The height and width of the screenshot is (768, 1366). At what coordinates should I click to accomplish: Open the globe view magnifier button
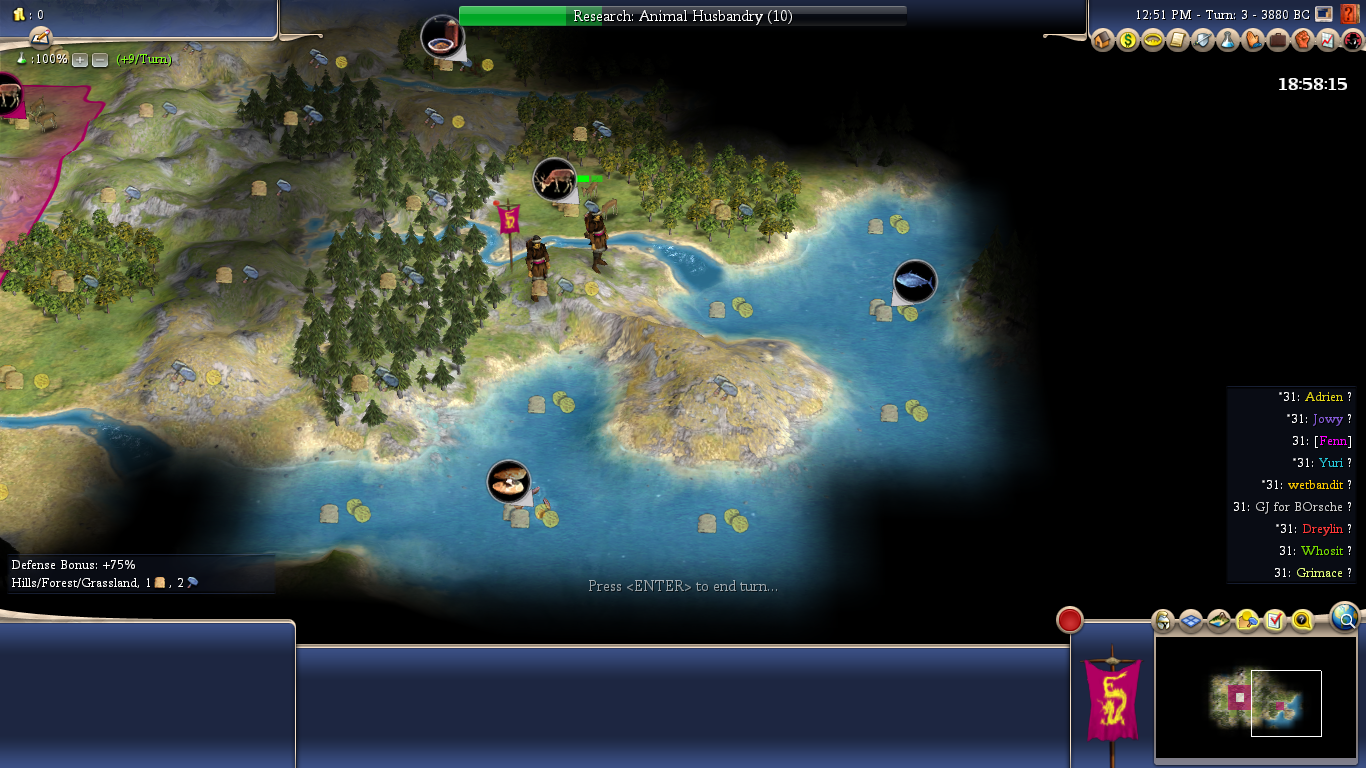[1345, 619]
